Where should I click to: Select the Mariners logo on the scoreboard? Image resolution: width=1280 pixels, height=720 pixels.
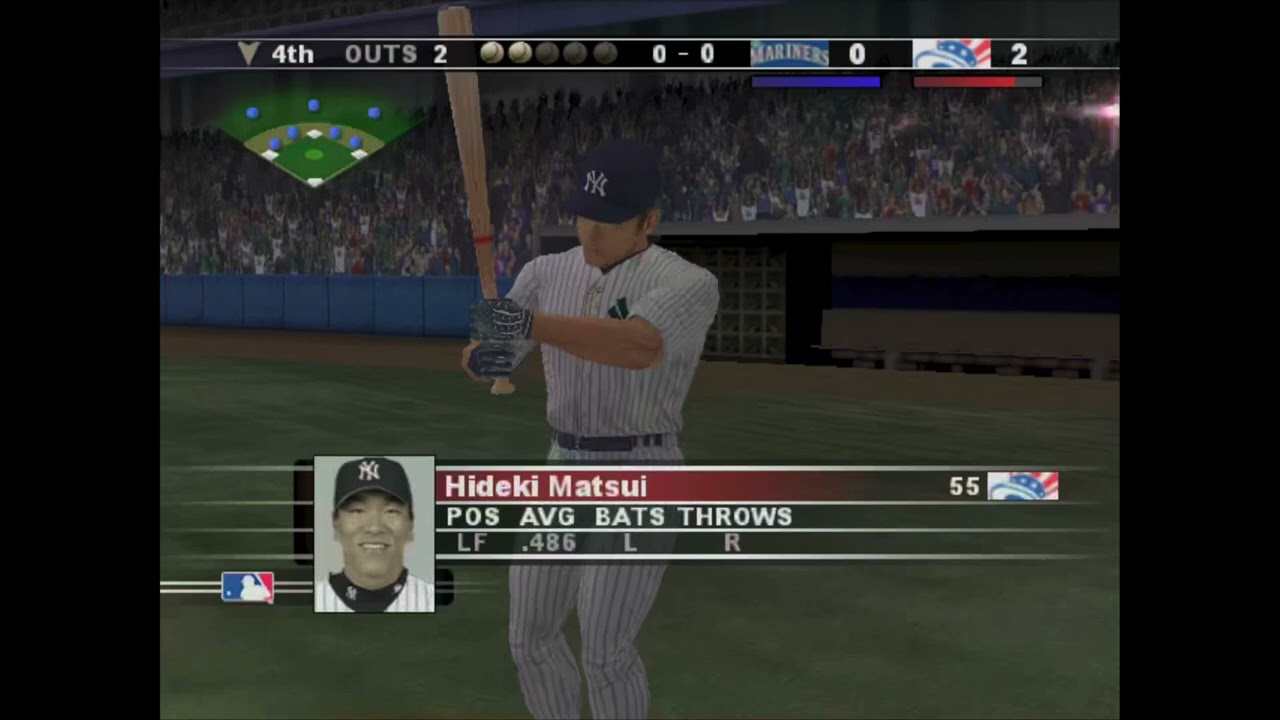coord(789,54)
